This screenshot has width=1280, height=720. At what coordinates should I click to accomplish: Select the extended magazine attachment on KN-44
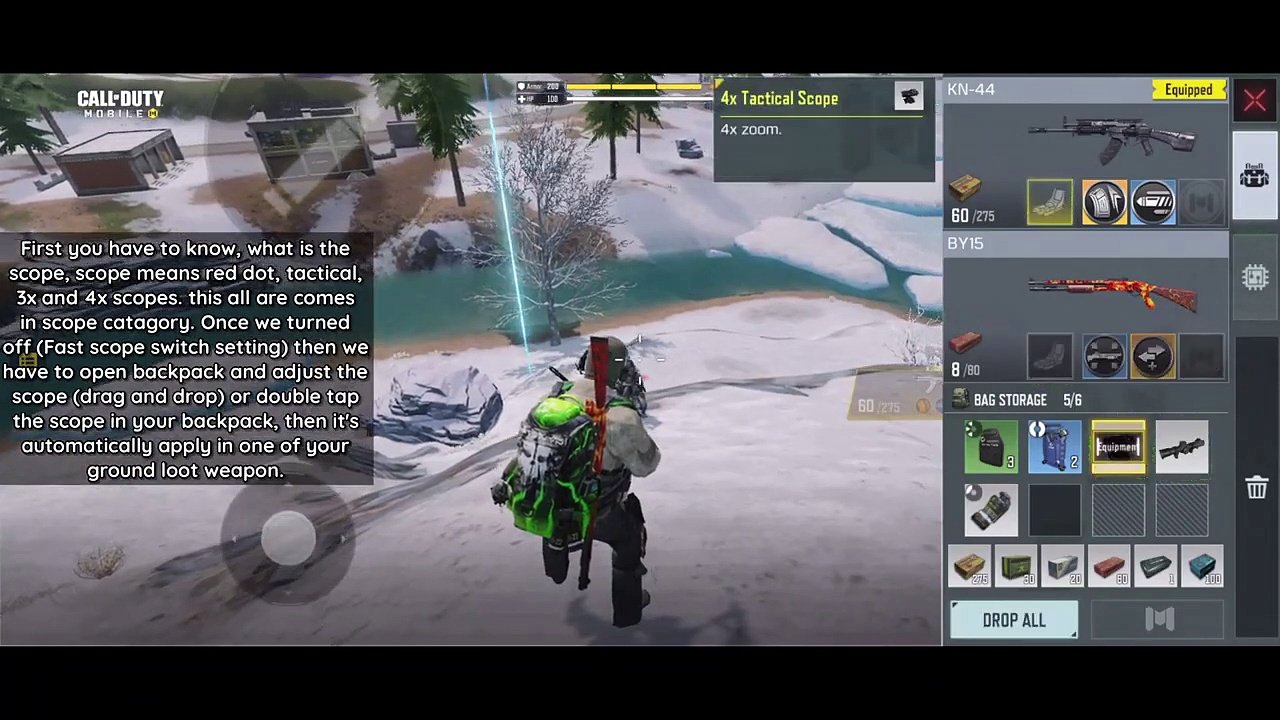(x=1104, y=202)
